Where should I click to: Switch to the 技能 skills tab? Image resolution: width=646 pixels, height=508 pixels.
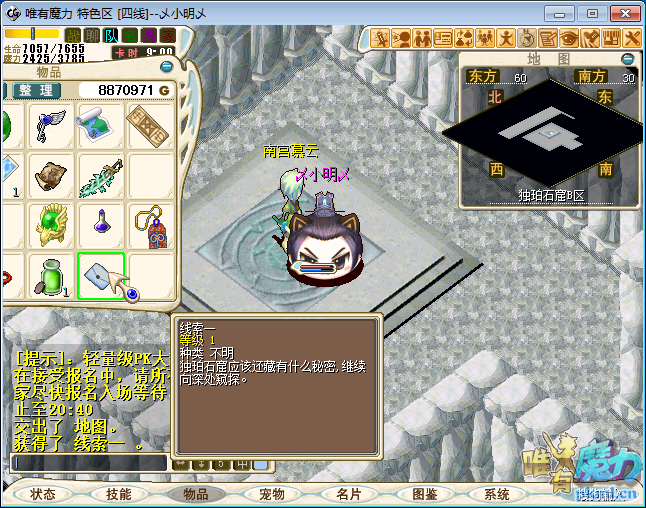[x=119, y=494]
